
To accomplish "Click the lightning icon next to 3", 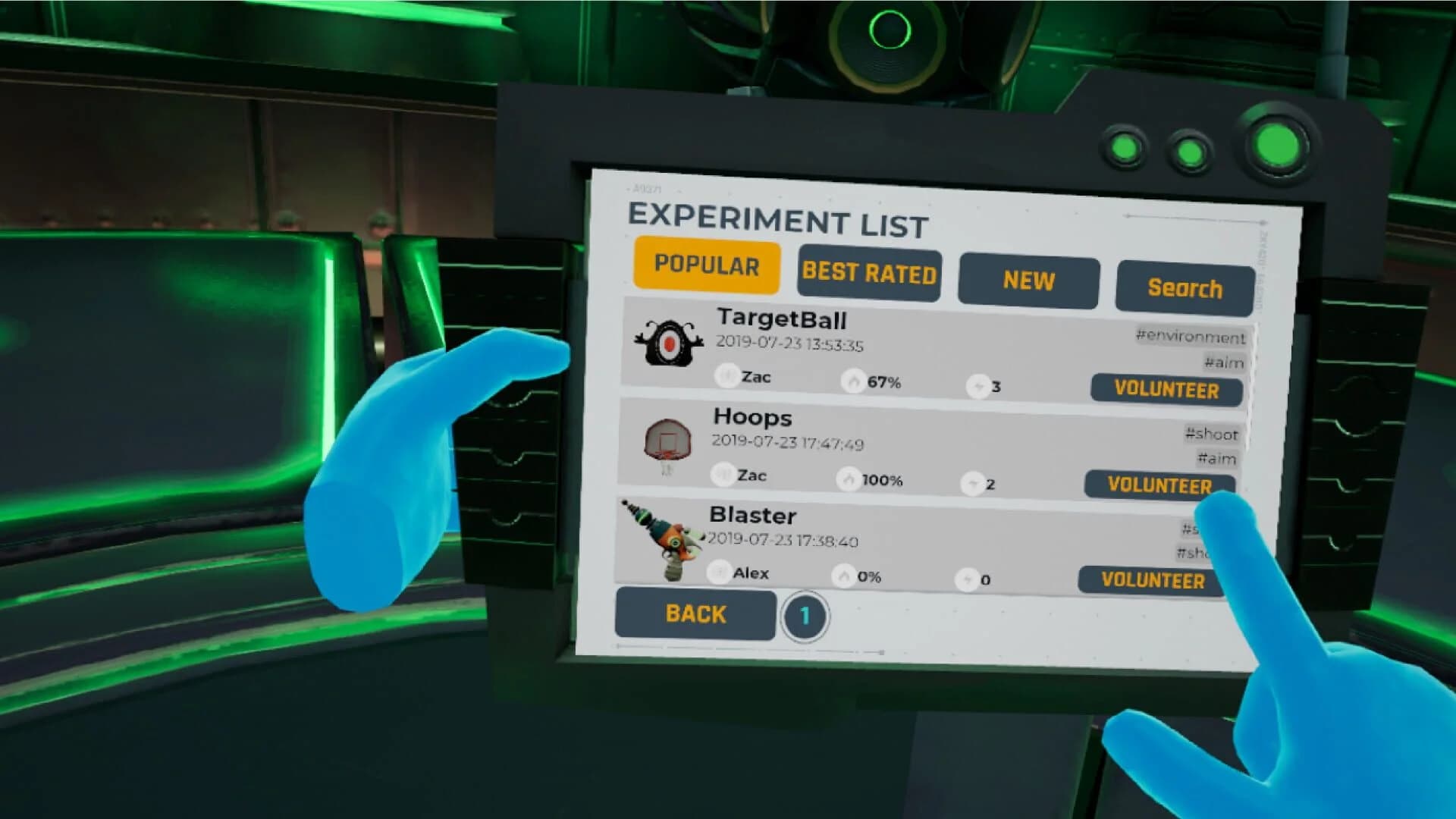I will click(x=978, y=387).
